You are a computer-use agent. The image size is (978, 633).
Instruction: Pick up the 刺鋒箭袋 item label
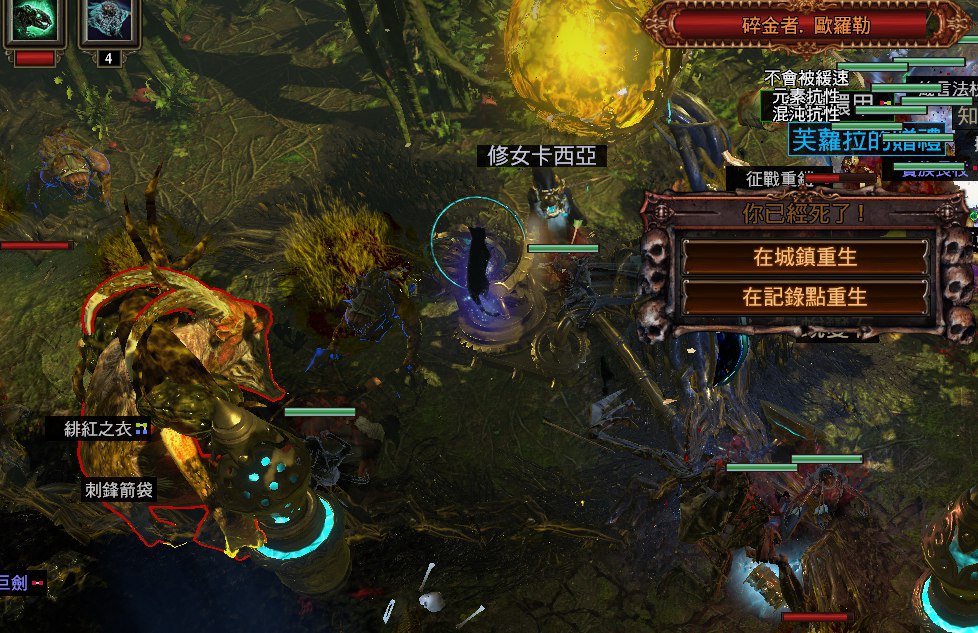[120, 490]
